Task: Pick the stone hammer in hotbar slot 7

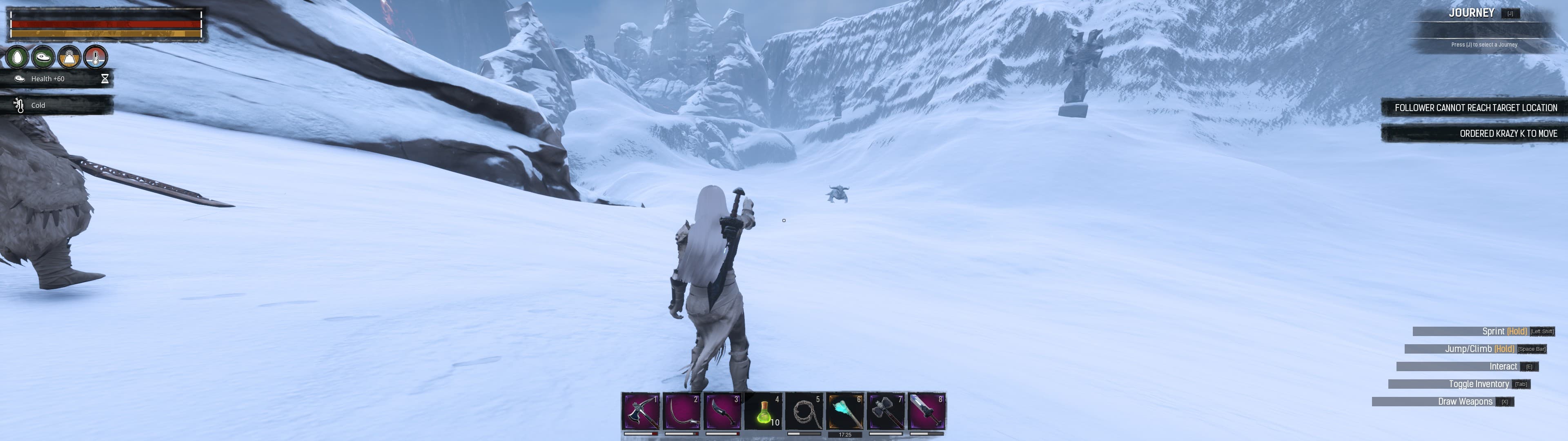Action: click(x=886, y=412)
